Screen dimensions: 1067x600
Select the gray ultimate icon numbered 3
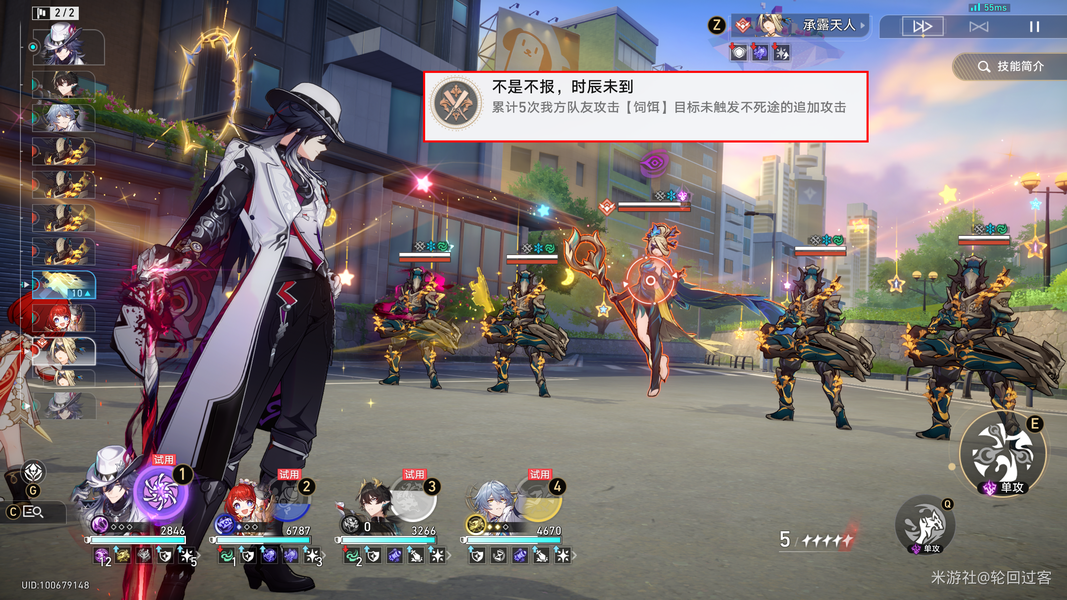tap(410, 496)
